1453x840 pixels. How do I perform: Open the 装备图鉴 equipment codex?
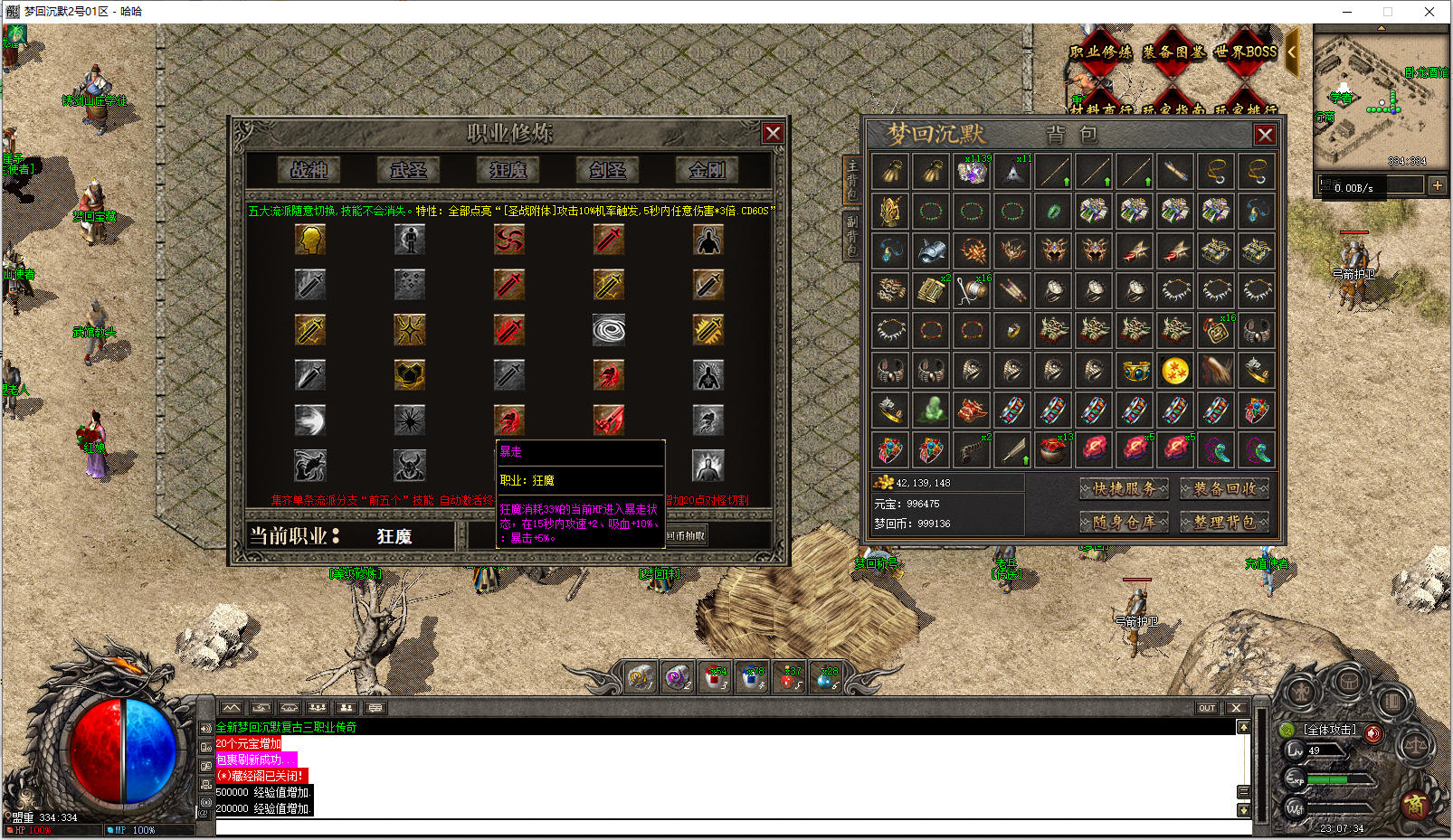1173,52
